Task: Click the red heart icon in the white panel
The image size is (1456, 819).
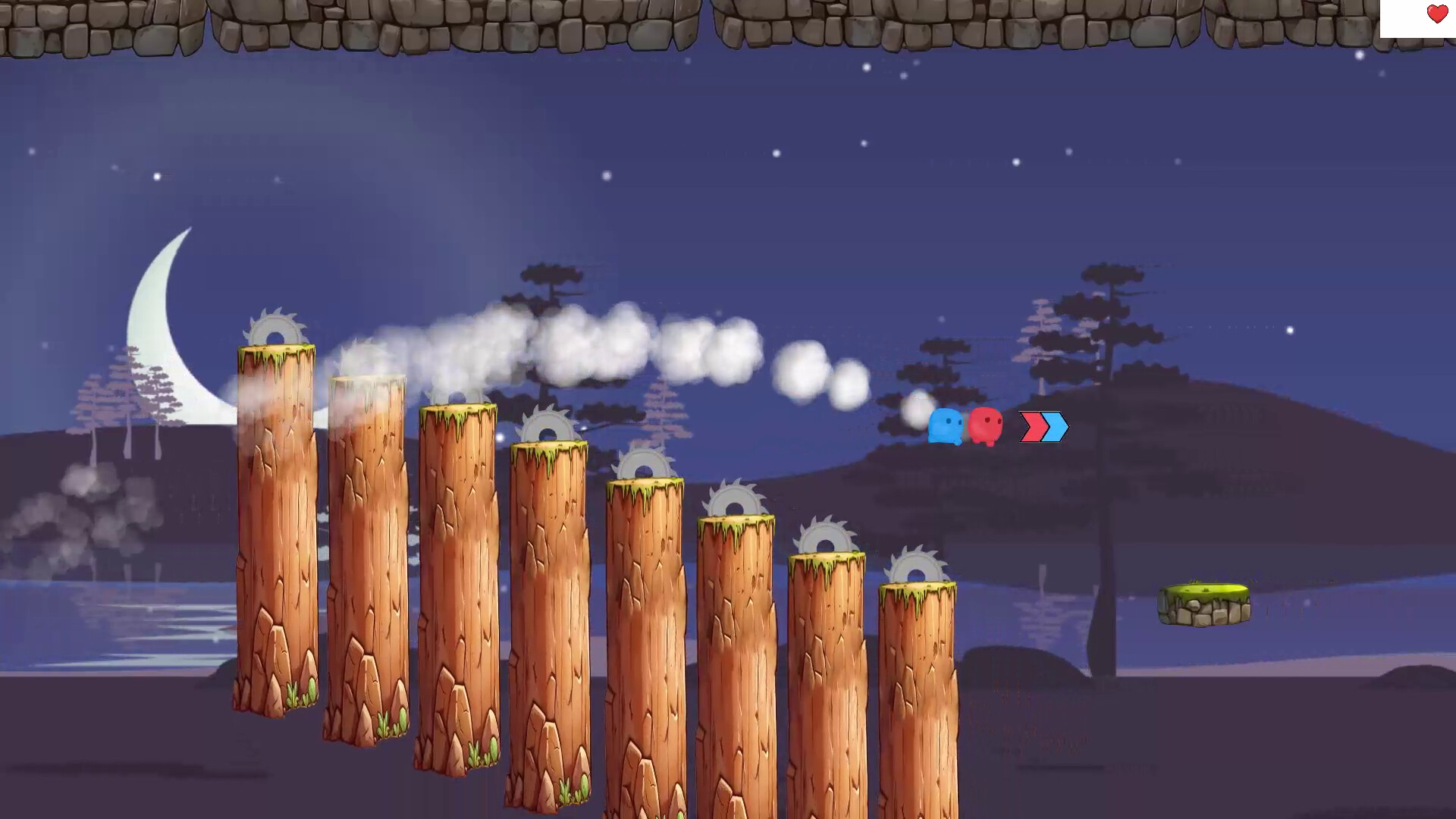Action: 1436,14
